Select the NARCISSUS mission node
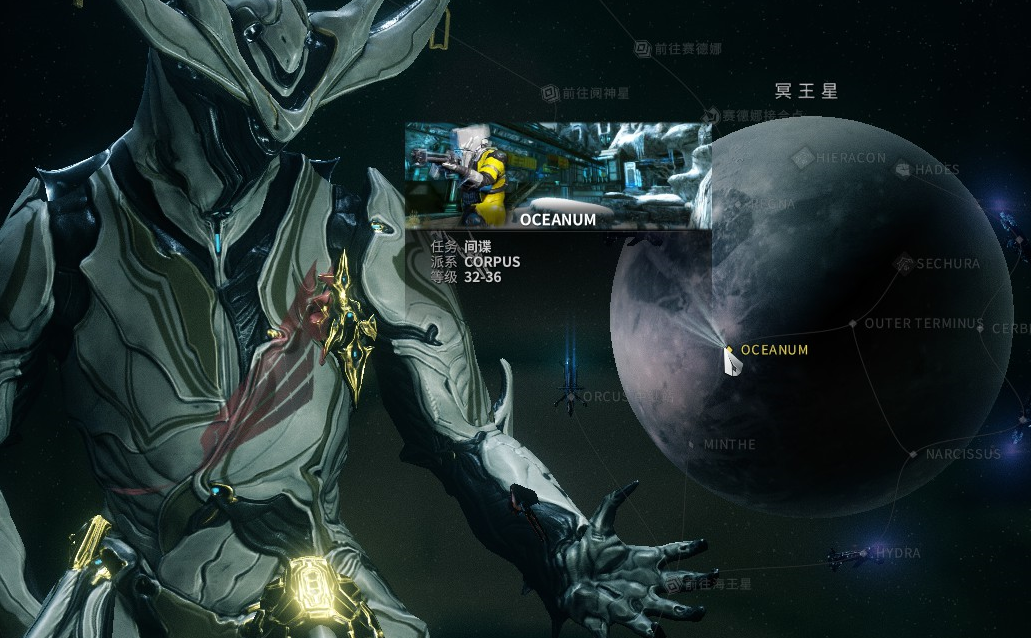This screenshot has width=1031, height=638. [x=913, y=454]
